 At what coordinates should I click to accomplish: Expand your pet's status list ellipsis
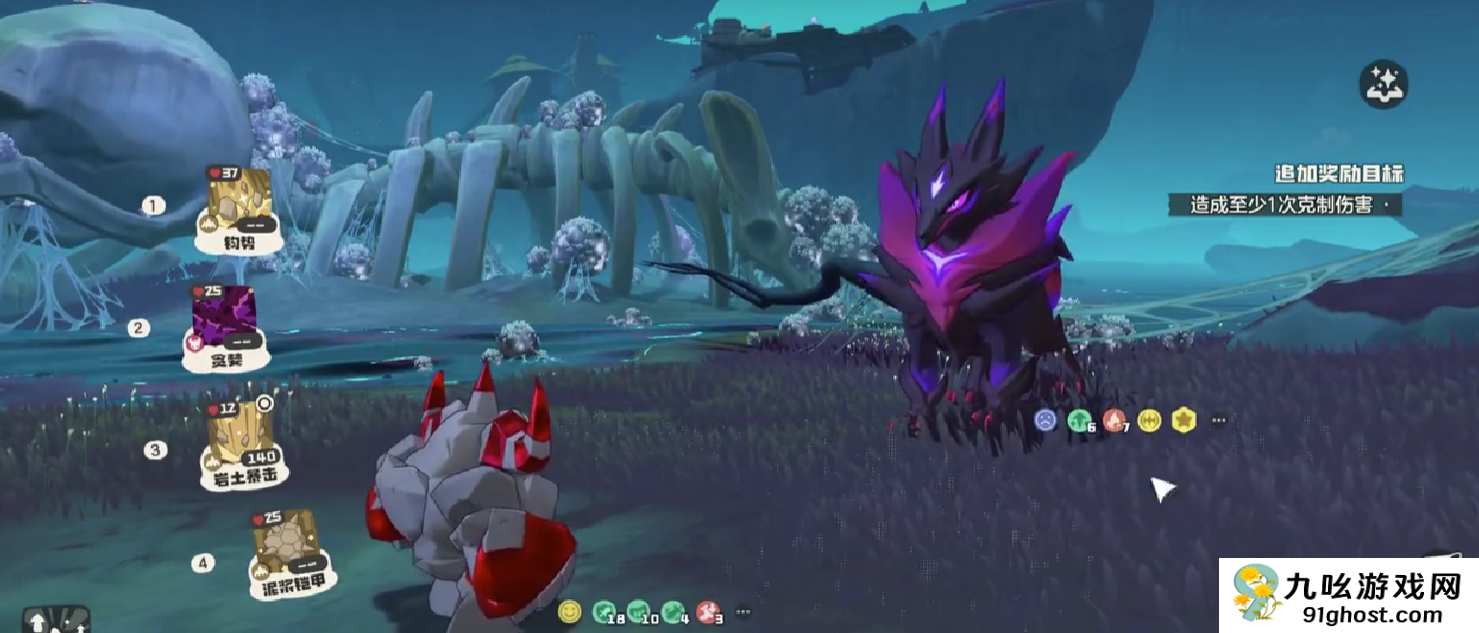click(x=743, y=611)
